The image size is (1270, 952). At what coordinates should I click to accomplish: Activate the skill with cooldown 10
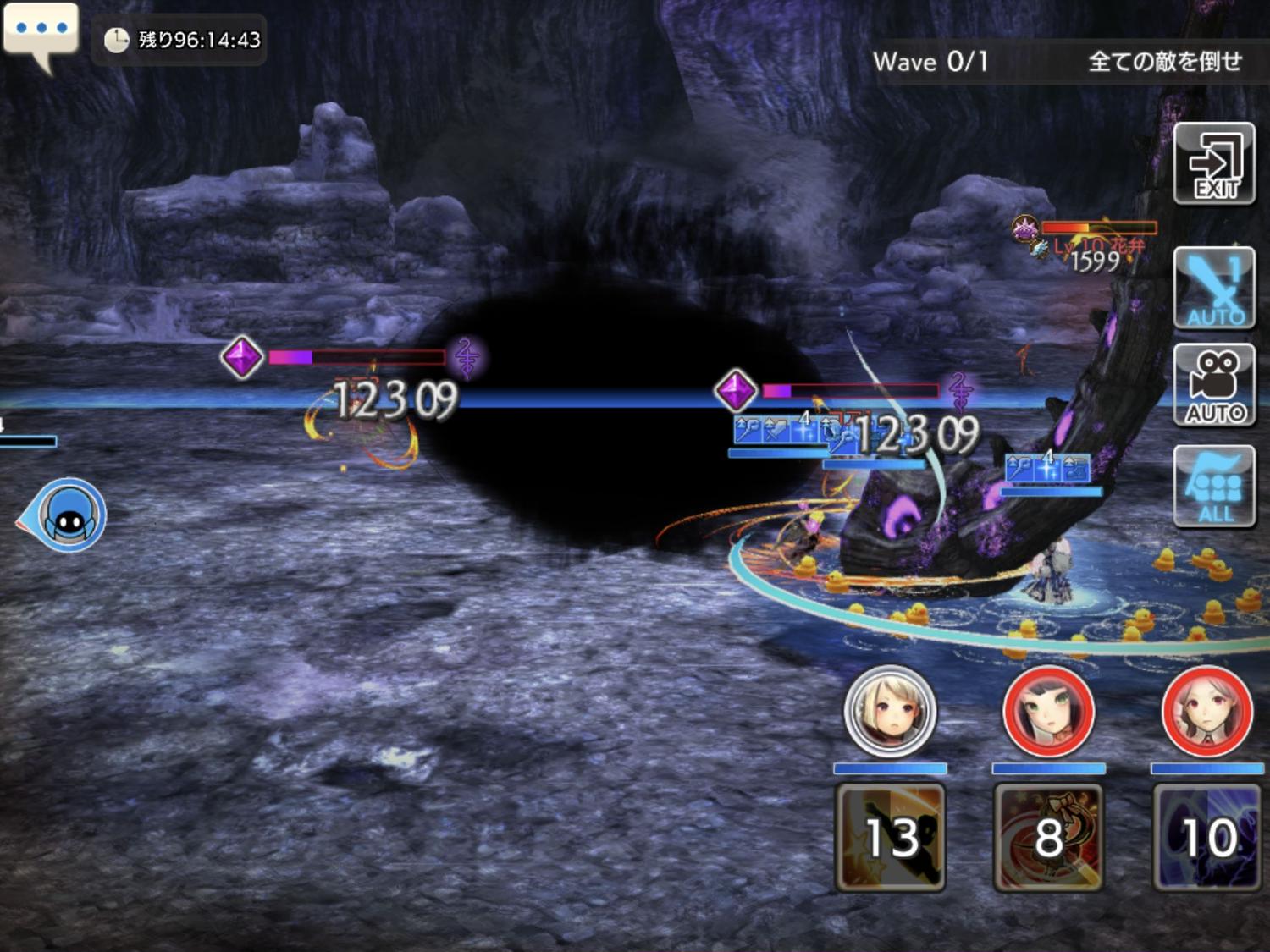[1206, 836]
